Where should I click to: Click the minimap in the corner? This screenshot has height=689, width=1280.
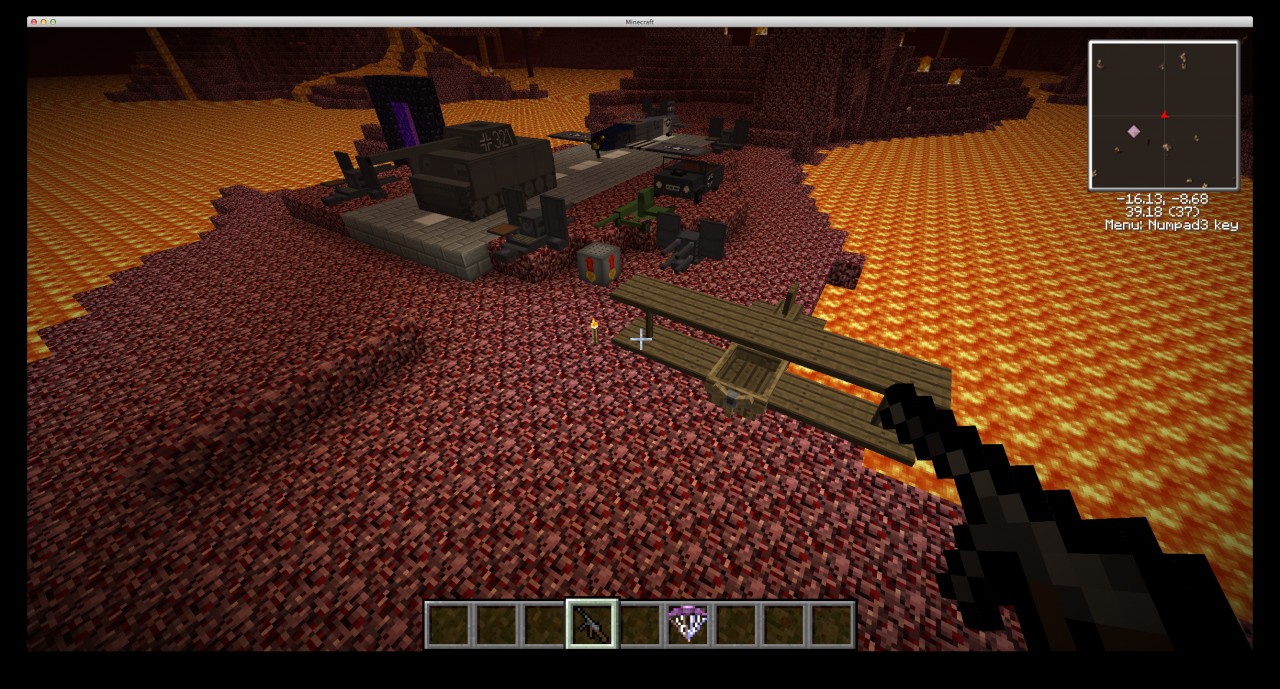1163,115
